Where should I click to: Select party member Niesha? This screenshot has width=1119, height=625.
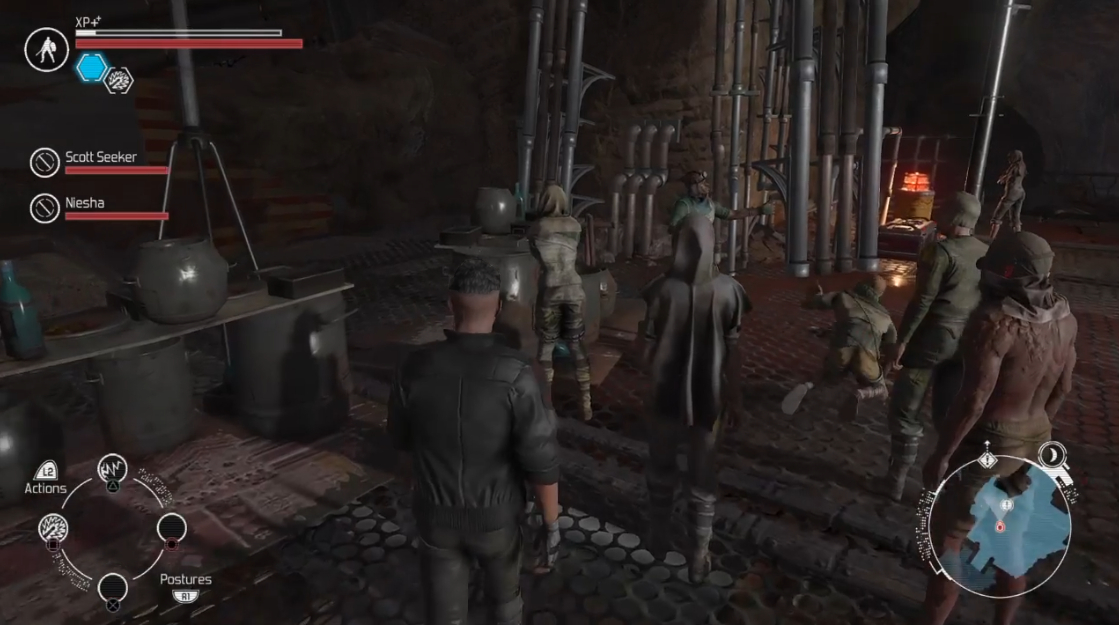point(84,203)
